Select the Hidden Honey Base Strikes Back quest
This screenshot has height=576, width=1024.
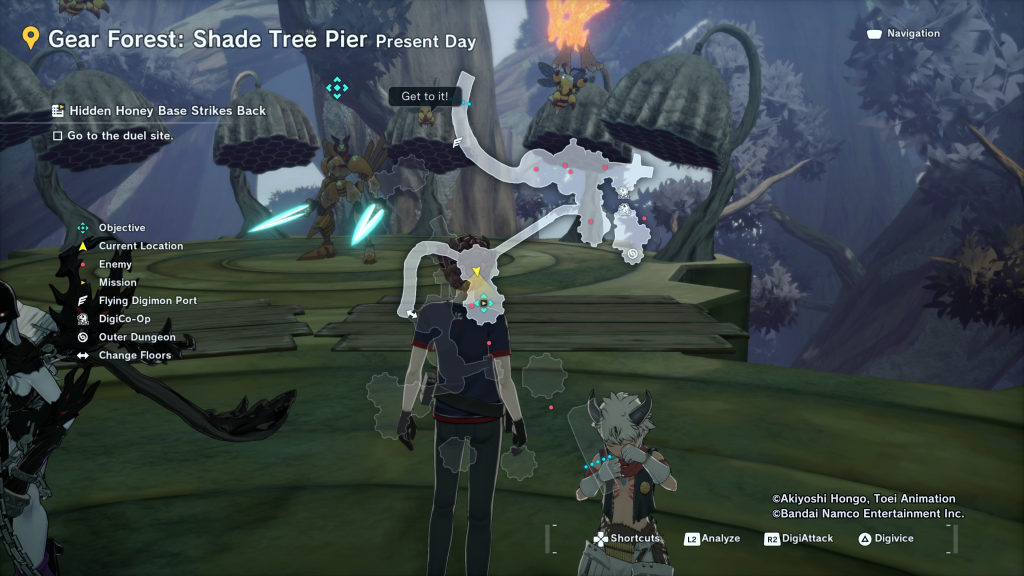click(x=166, y=110)
